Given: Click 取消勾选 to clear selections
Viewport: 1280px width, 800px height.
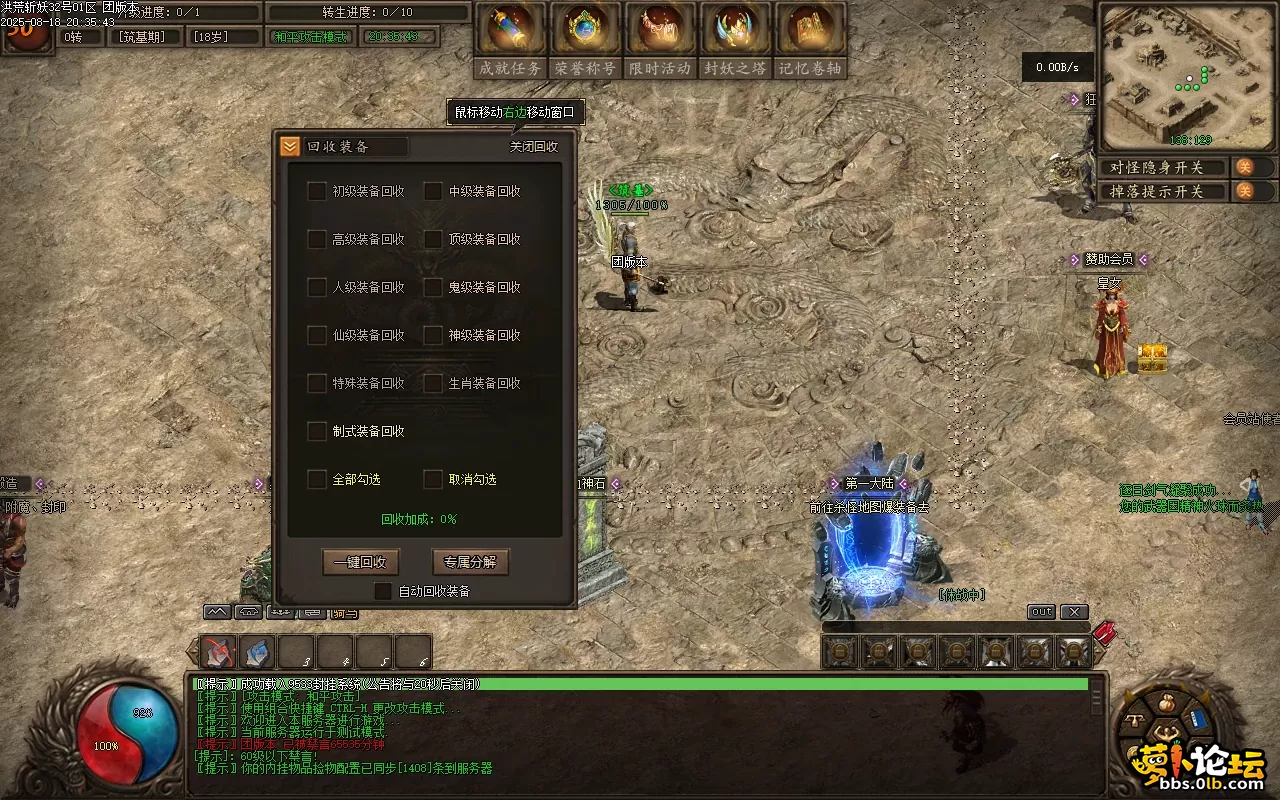Looking at the screenshot, I should coord(433,479).
